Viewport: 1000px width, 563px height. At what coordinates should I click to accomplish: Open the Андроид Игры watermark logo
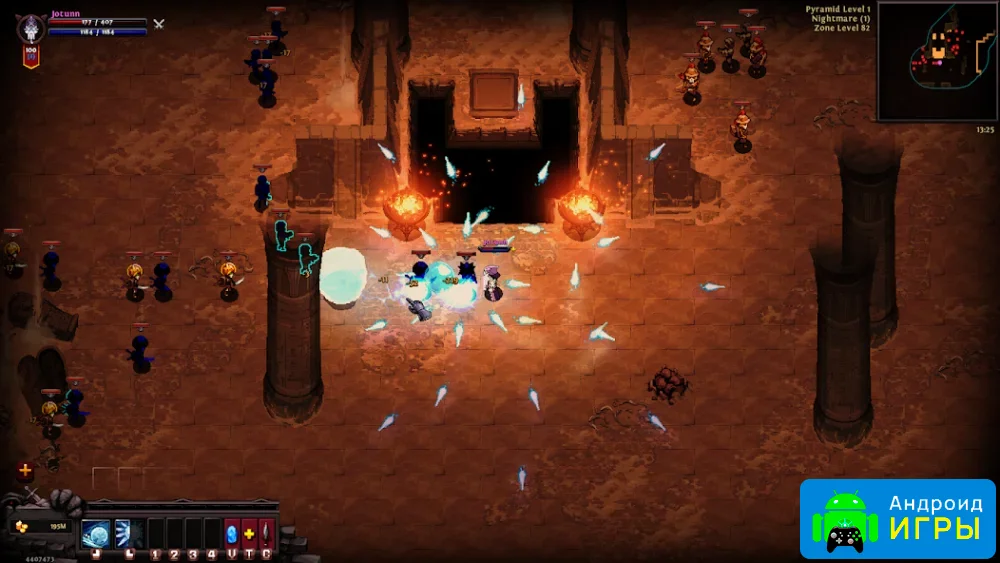tap(897, 518)
